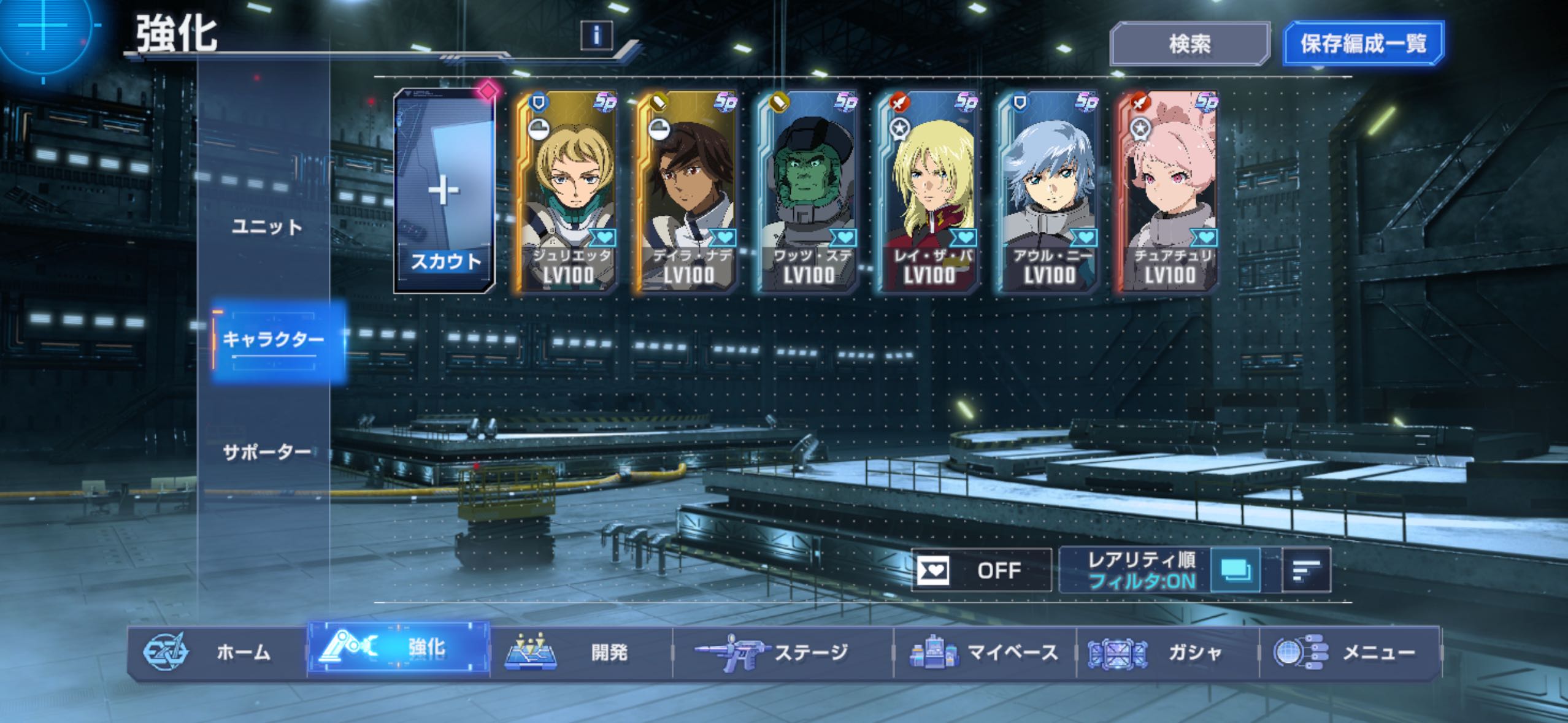Open the 開発 development menu
This screenshot has height=723, width=1568.
click(x=581, y=652)
